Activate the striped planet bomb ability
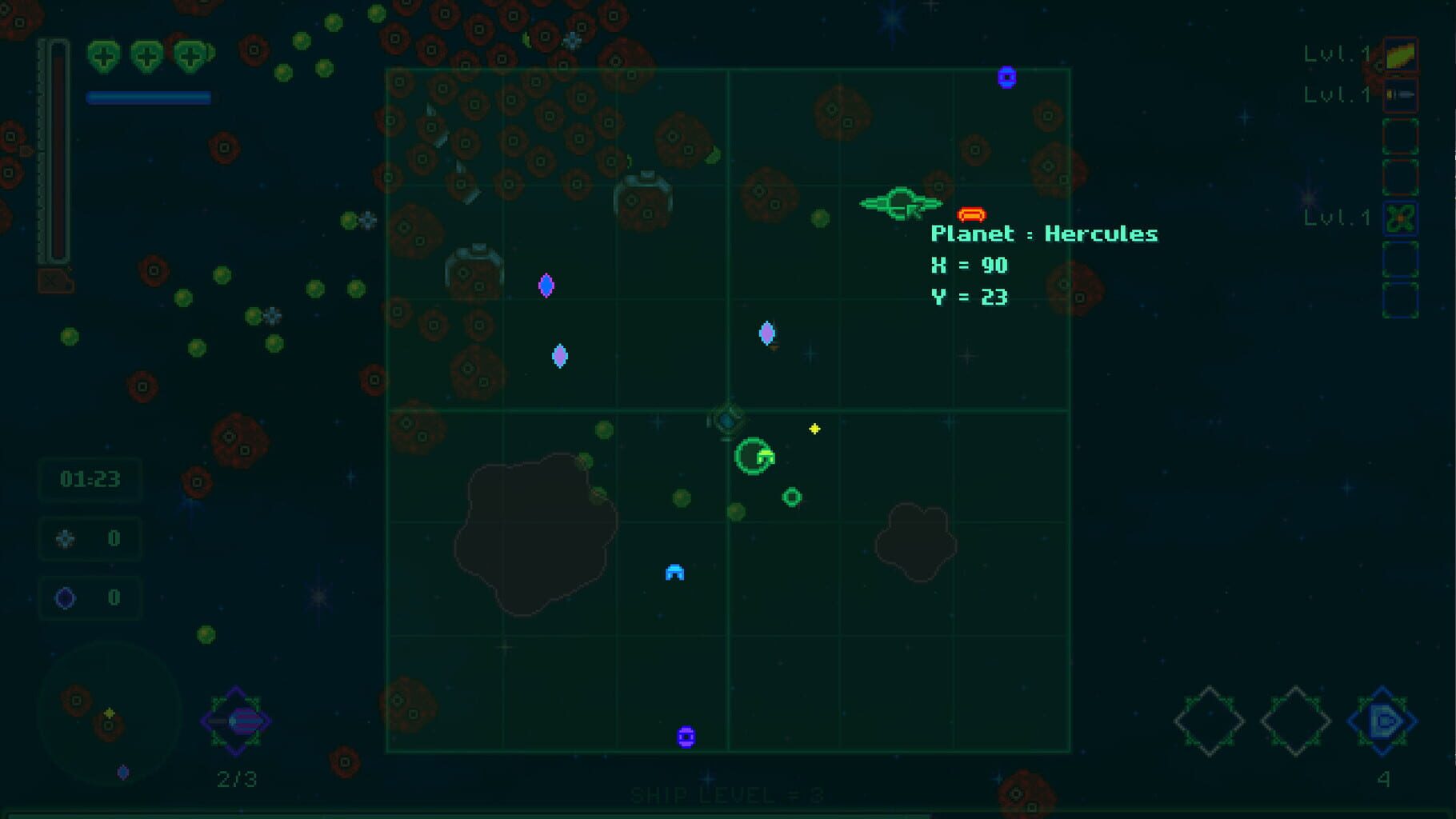The image size is (1456, 819). (x=236, y=721)
